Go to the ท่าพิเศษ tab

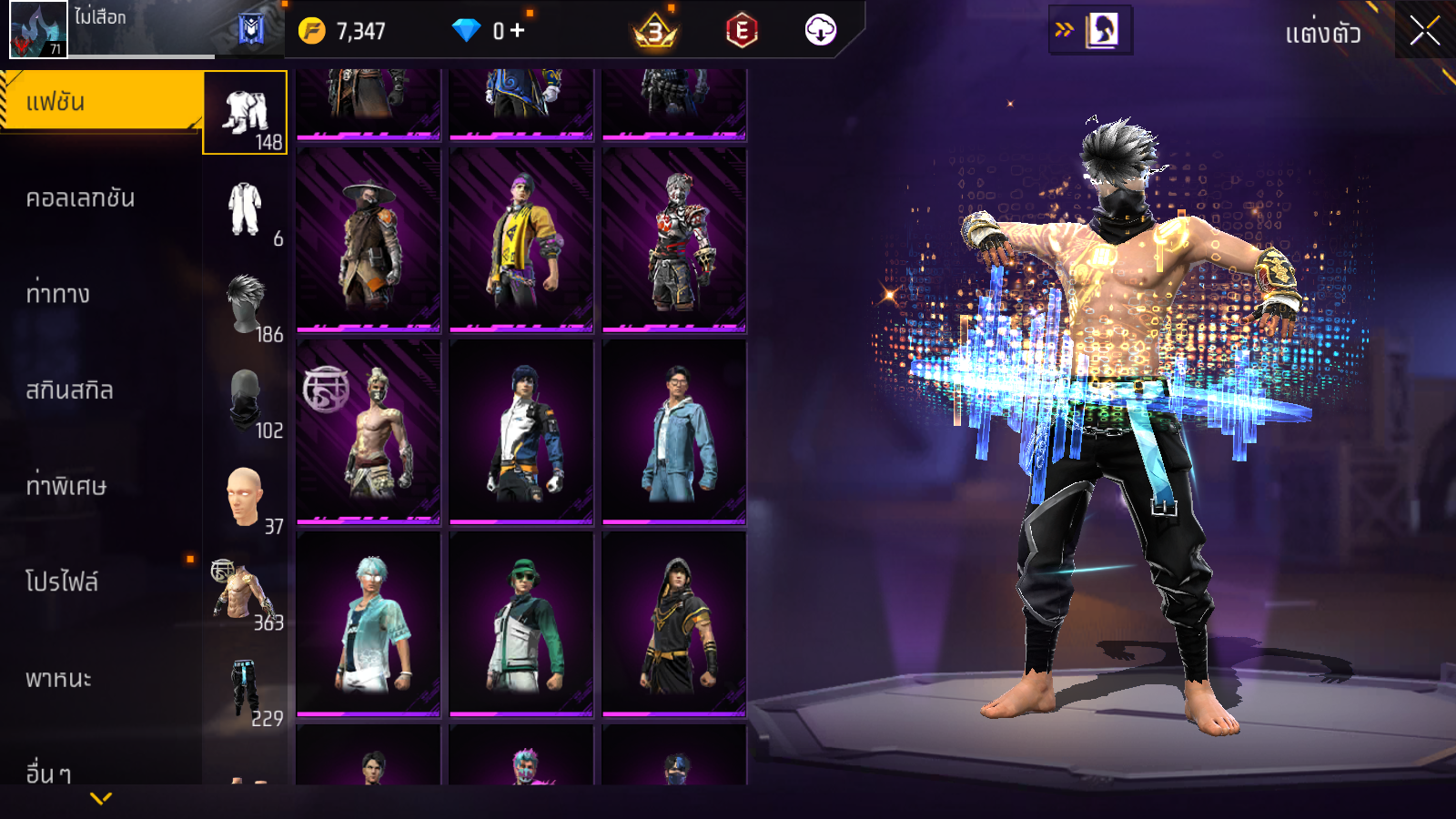click(66, 486)
